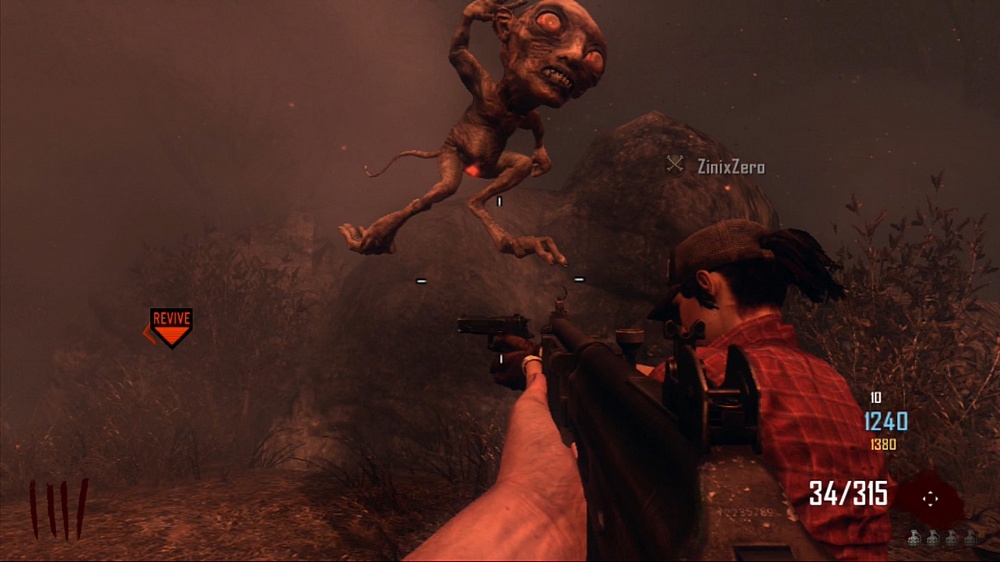
Task: Click the orange REVIVE marker
Action: 170,325
